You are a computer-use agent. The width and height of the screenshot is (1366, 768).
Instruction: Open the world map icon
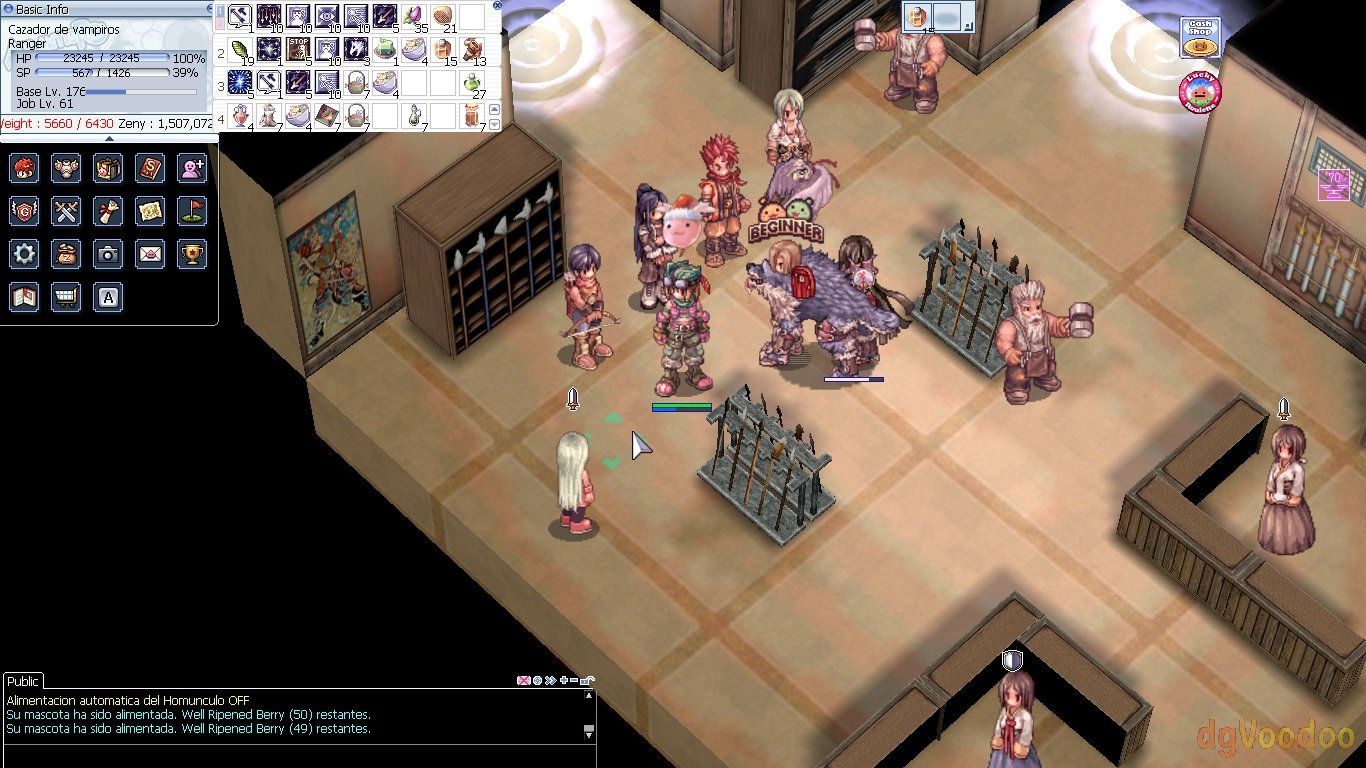tap(150, 211)
